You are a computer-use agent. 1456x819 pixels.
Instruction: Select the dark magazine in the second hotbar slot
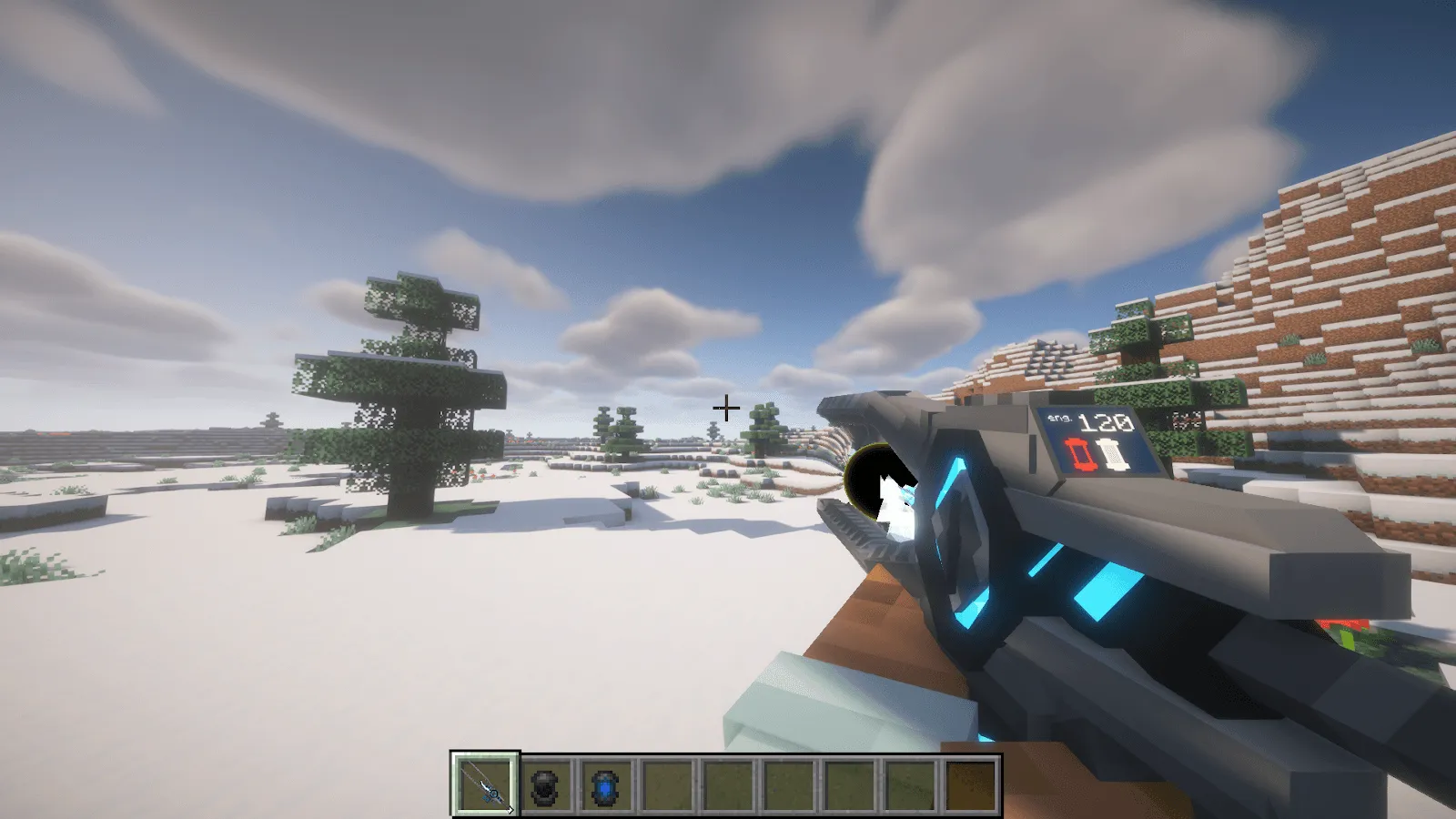544,784
